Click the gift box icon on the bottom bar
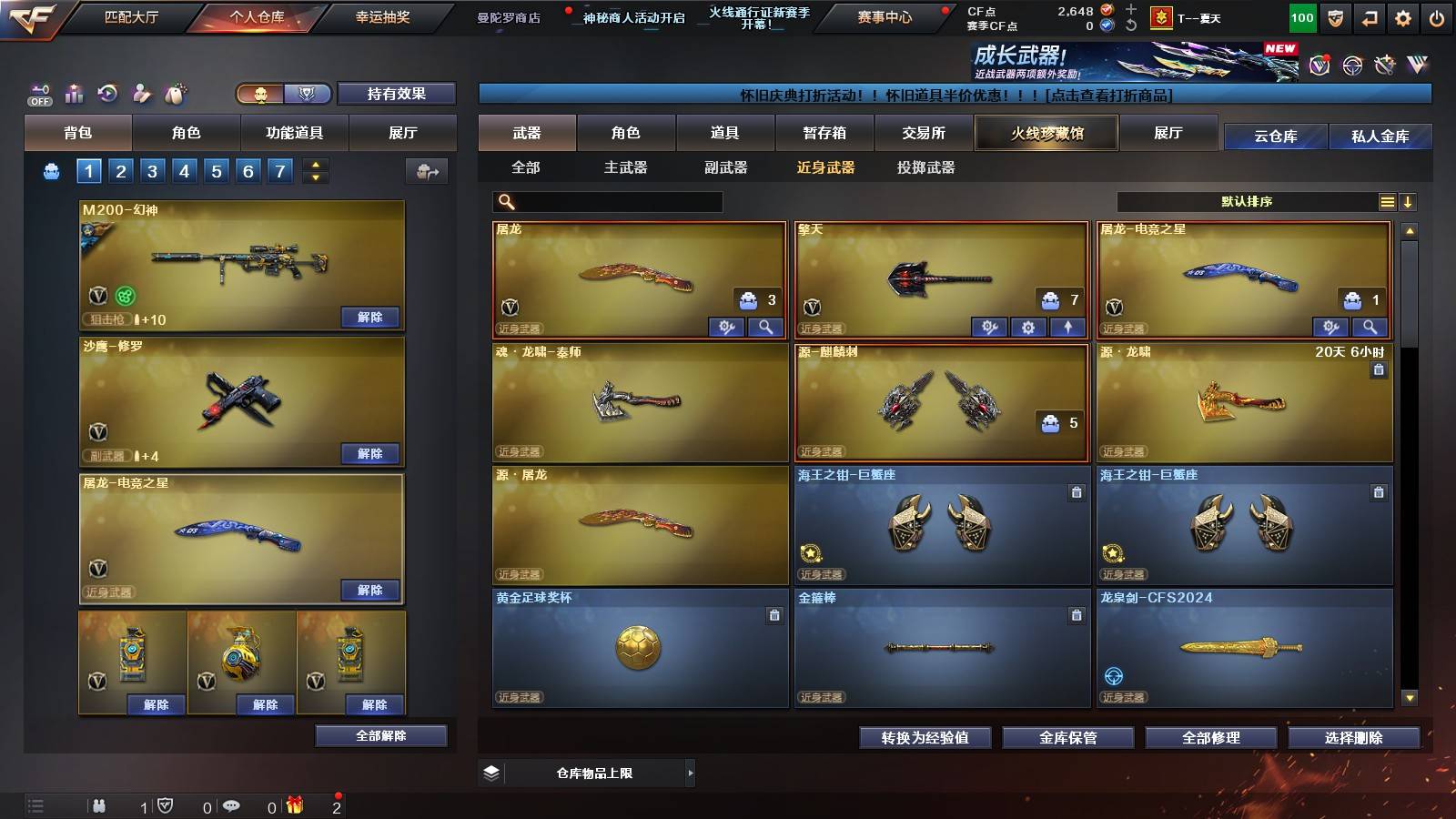Viewport: 1456px width, 819px height. point(293,804)
